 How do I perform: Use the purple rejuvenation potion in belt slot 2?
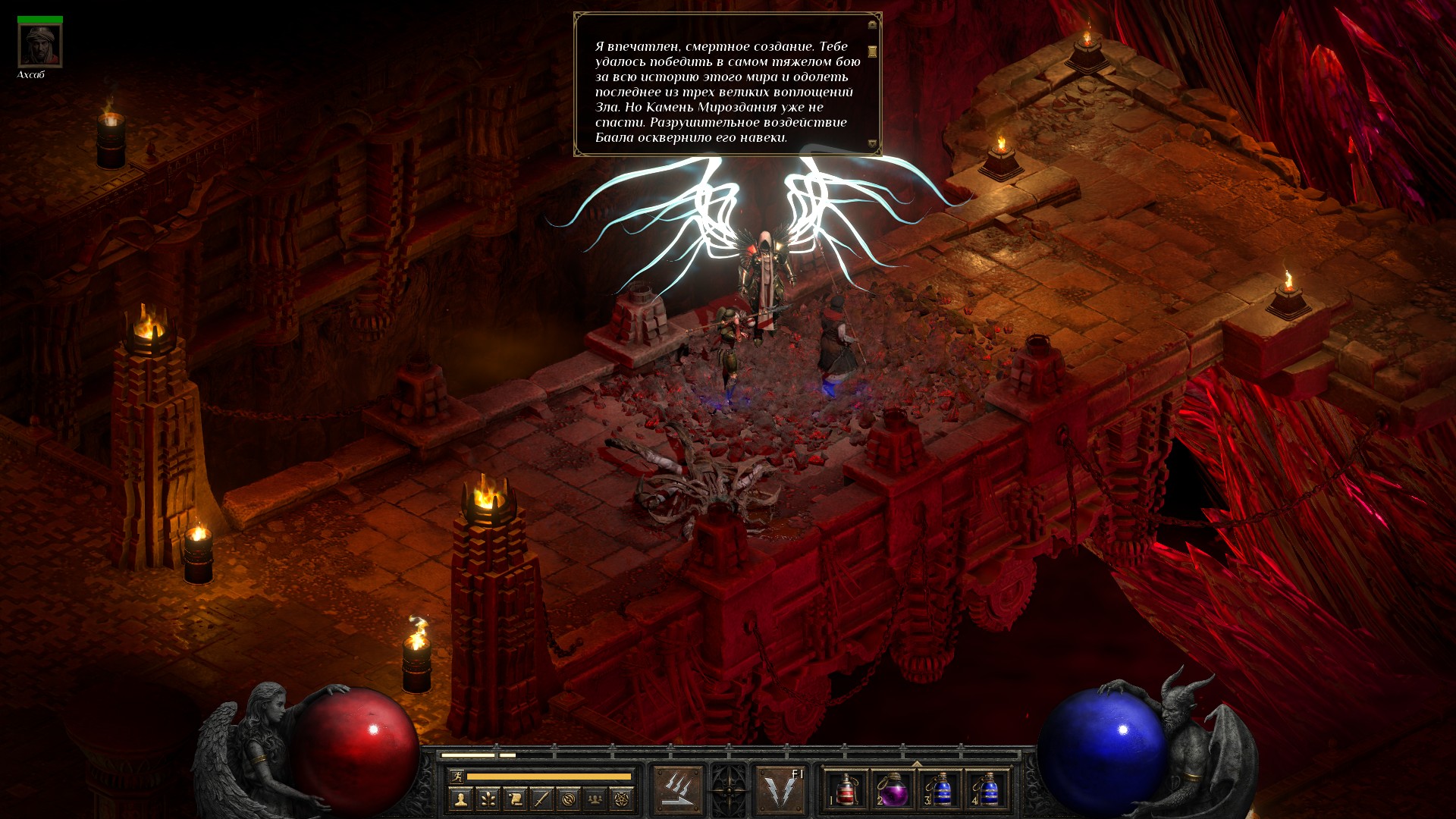click(893, 790)
